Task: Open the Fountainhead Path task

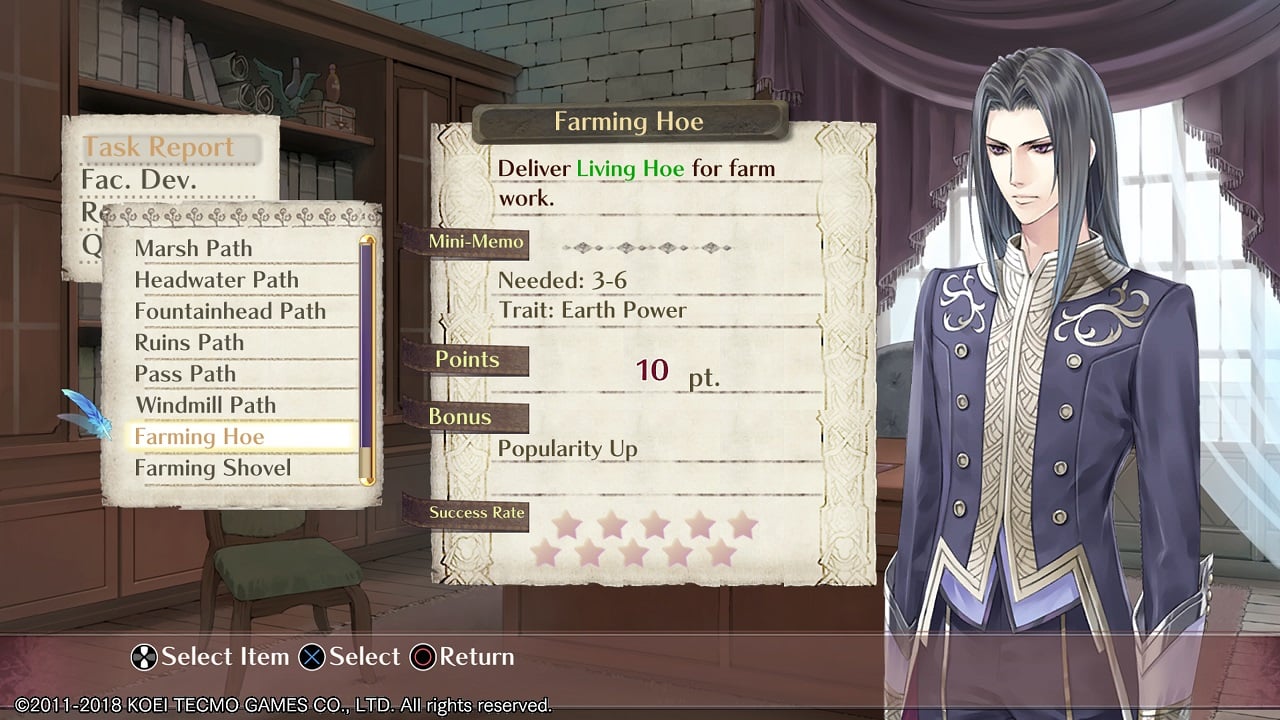Action: tap(230, 311)
